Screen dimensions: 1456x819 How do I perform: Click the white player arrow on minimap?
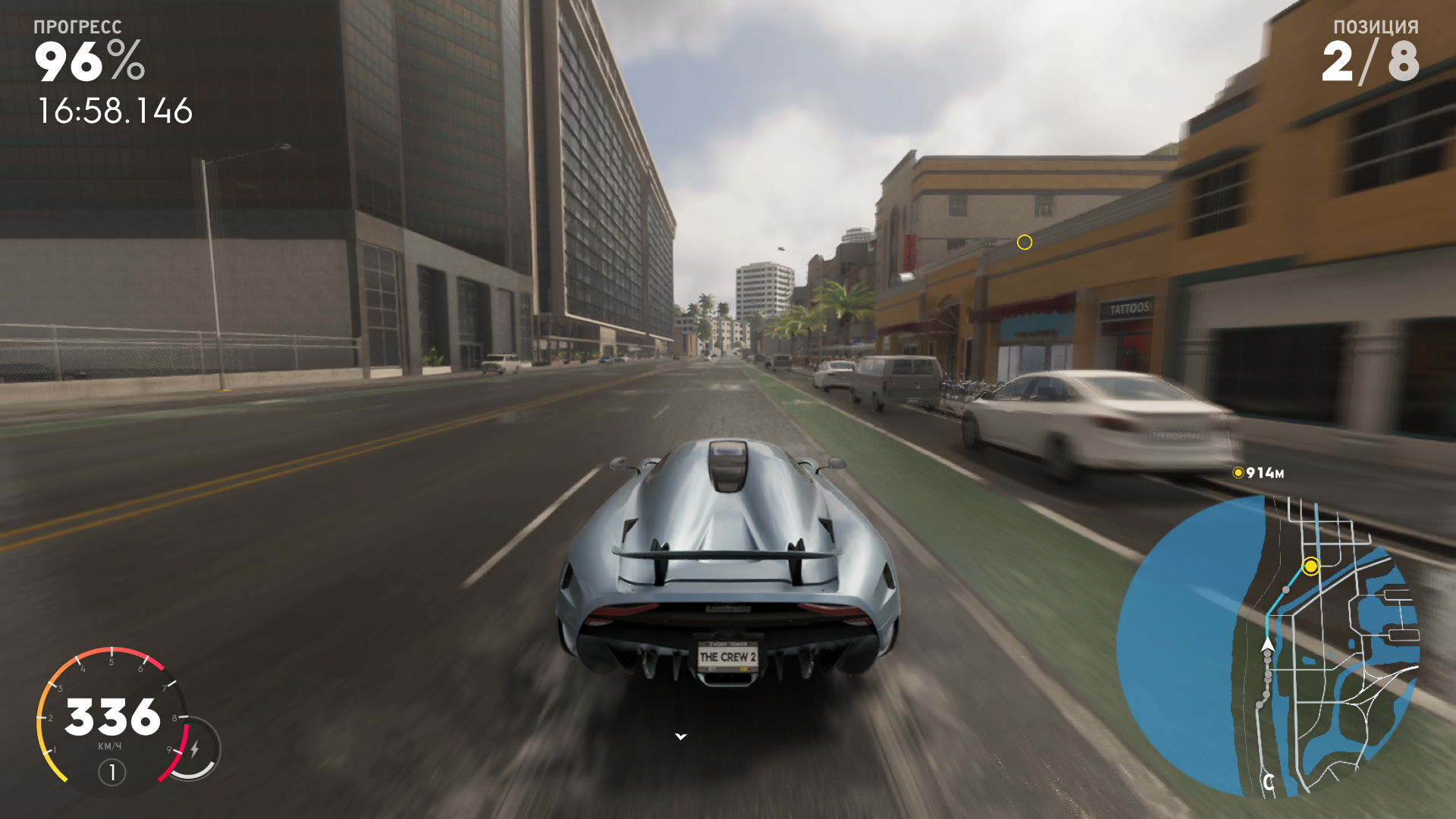click(x=1267, y=645)
